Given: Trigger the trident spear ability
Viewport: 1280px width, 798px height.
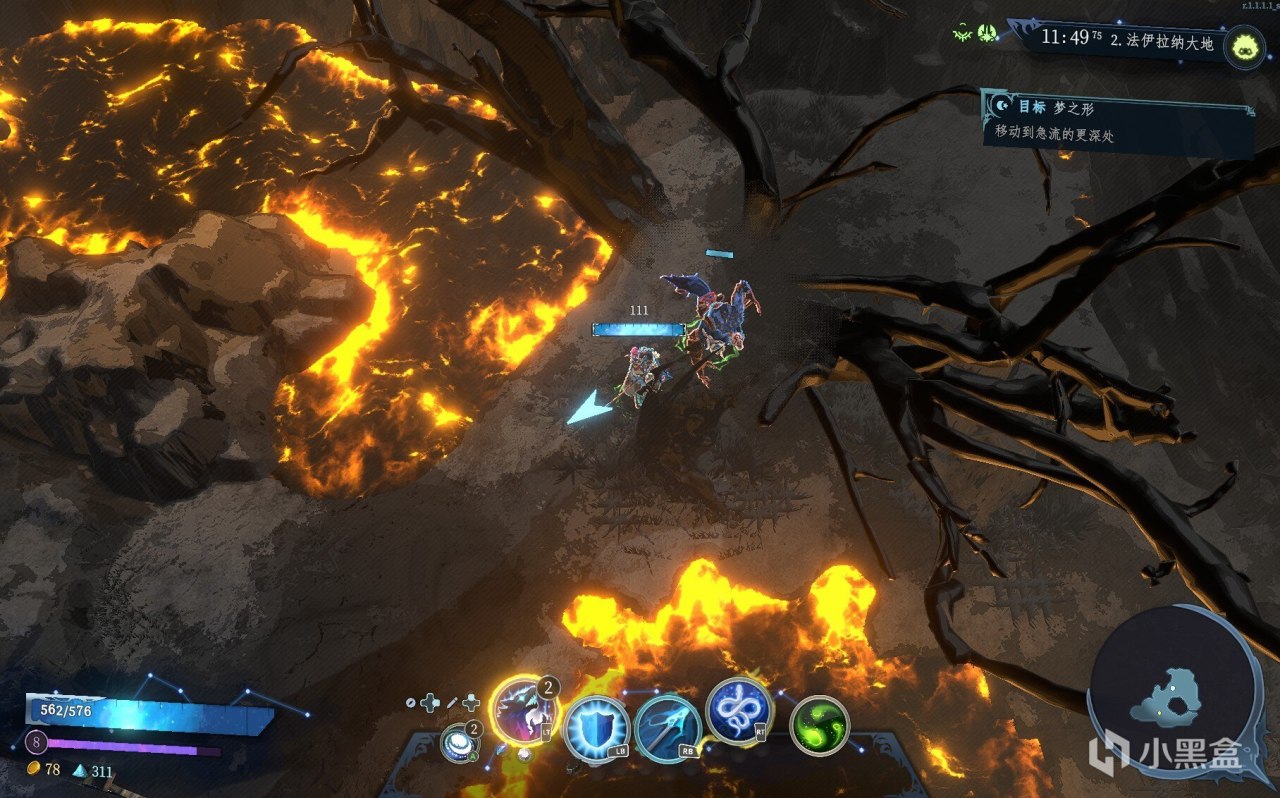Looking at the screenshot, I should 667,727.
